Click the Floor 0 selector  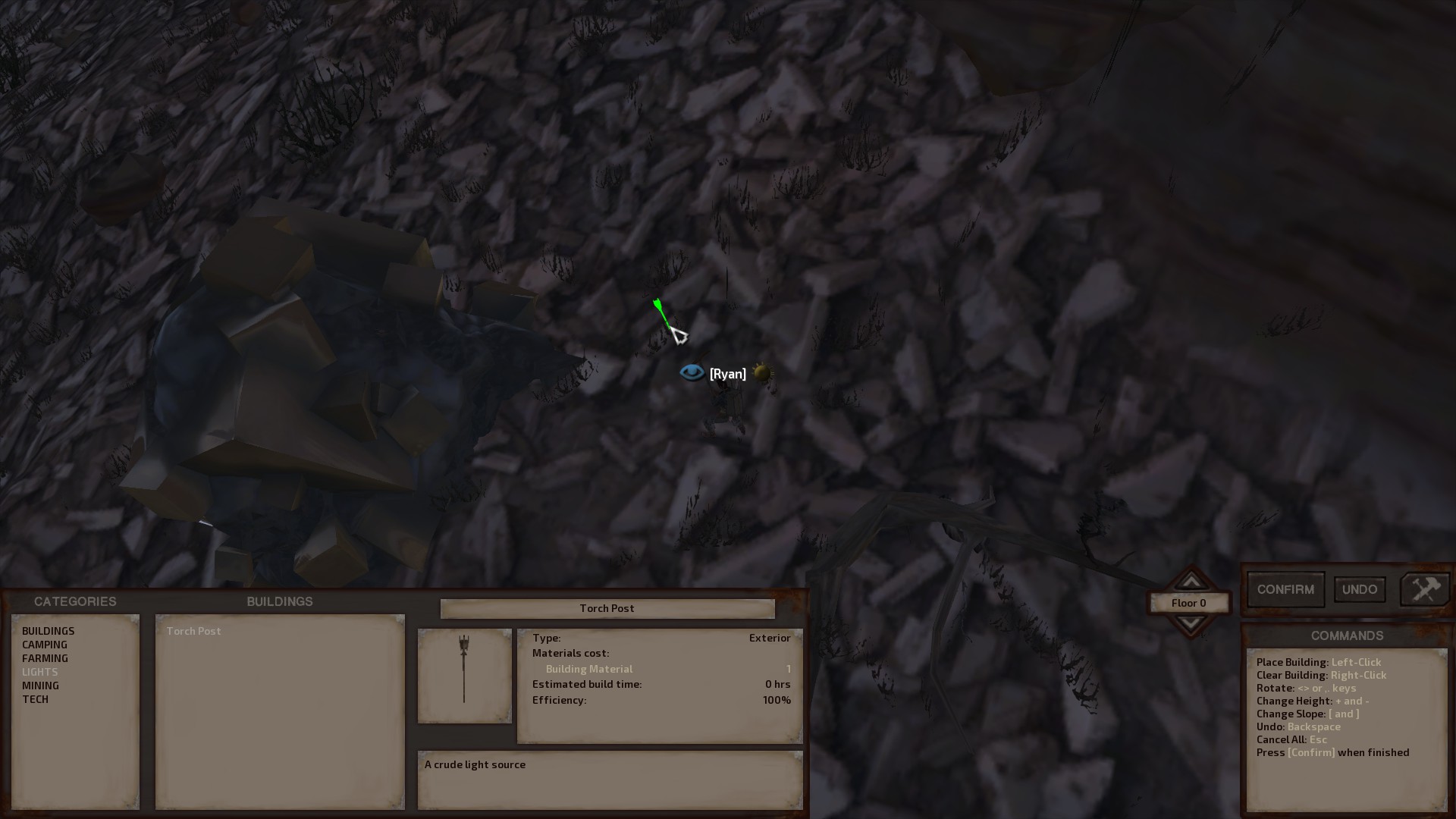coord(1189,603)
